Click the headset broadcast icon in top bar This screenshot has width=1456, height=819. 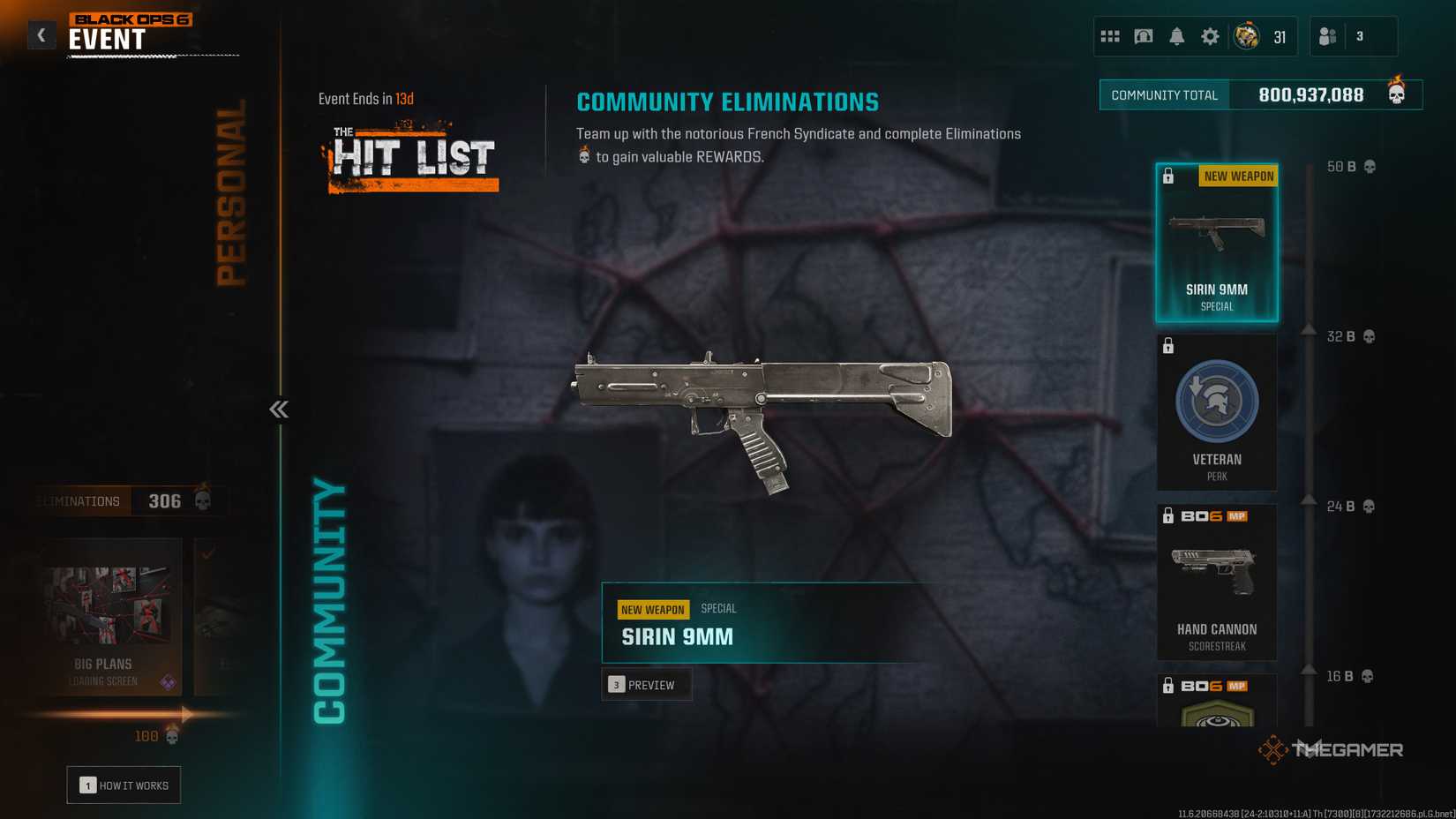click(1143, 36)
